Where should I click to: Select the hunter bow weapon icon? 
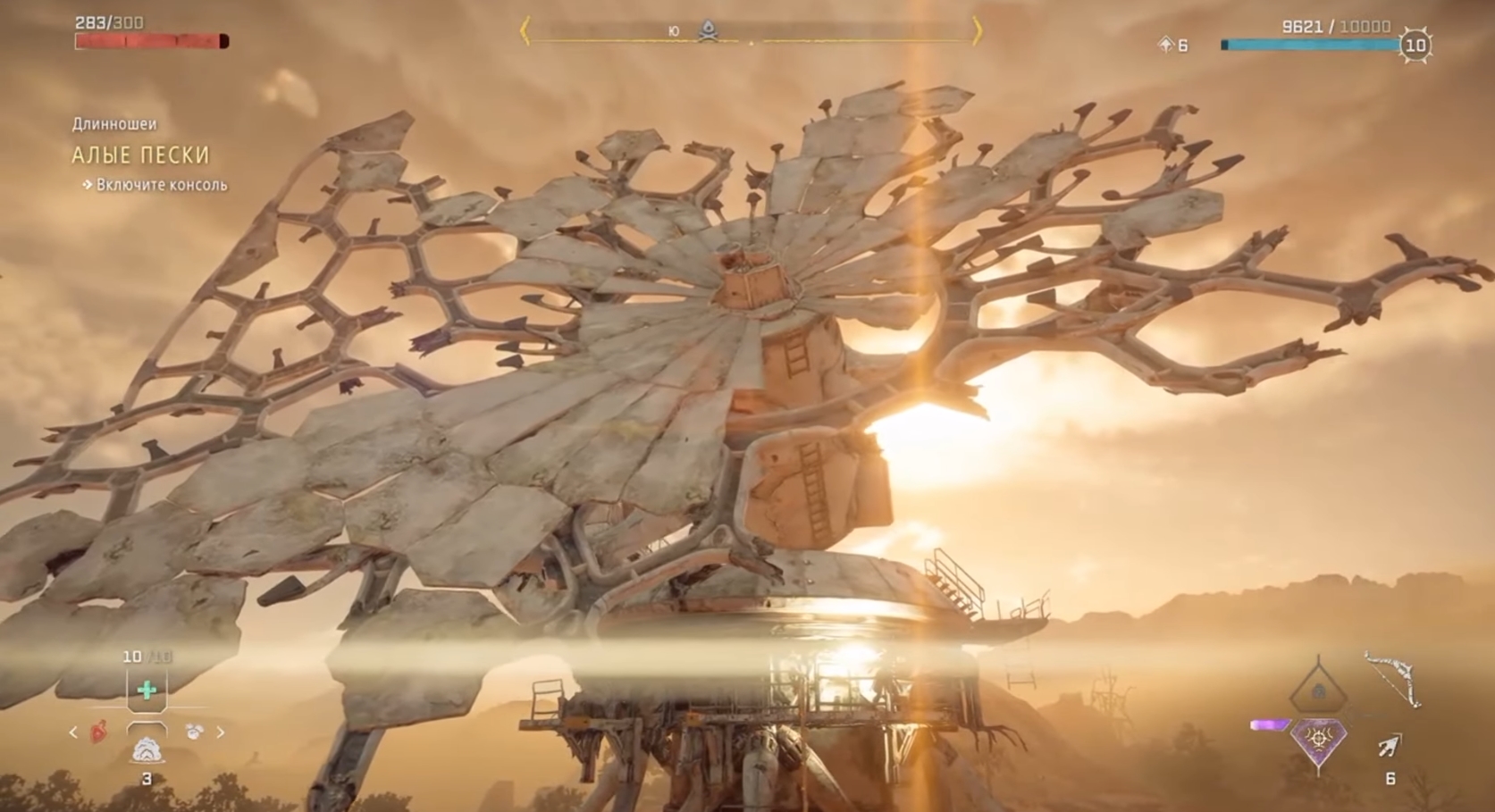pyautogui.click(x=1392, y=679)
